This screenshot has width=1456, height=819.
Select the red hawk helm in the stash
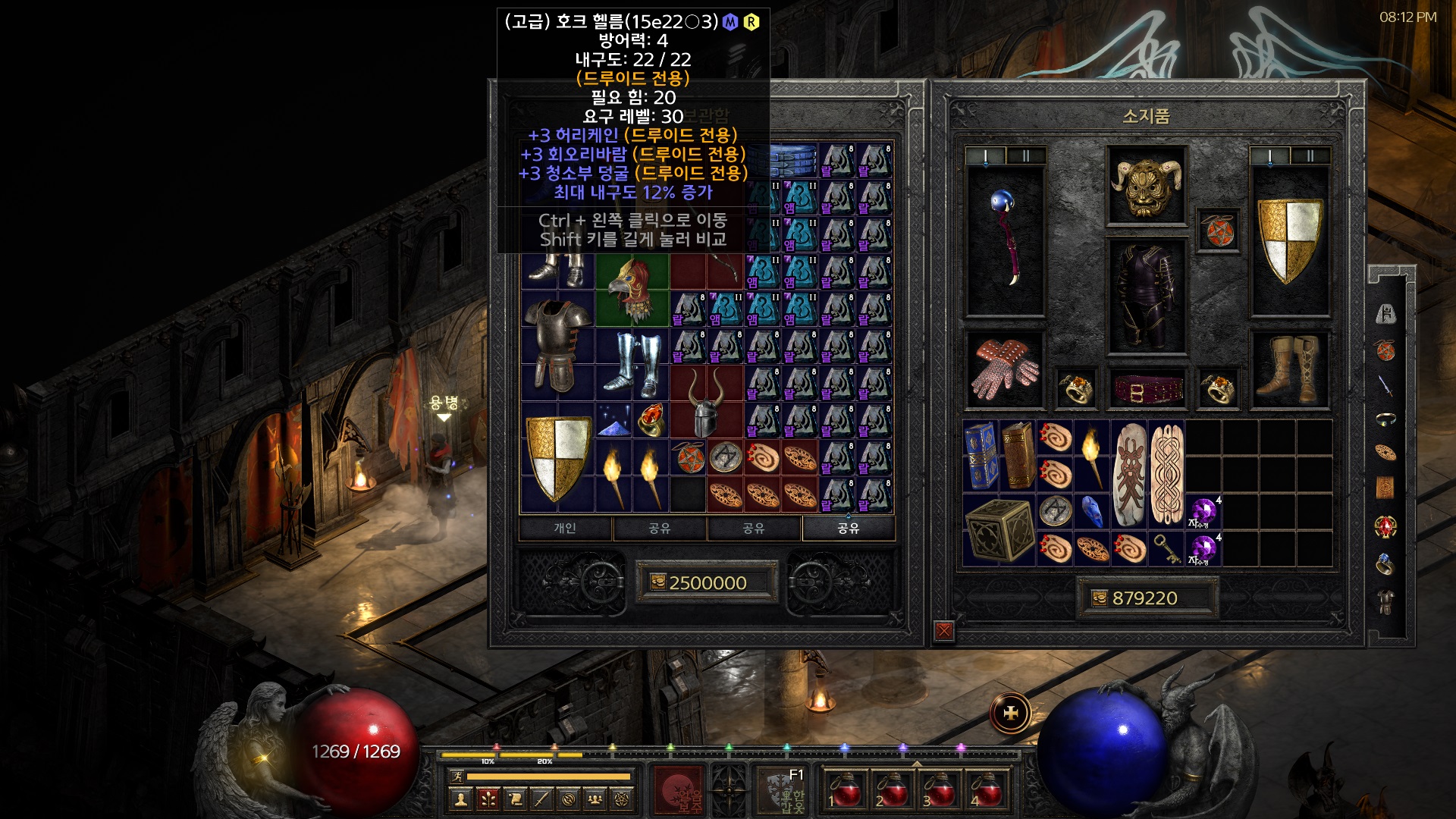pos(632,290)
